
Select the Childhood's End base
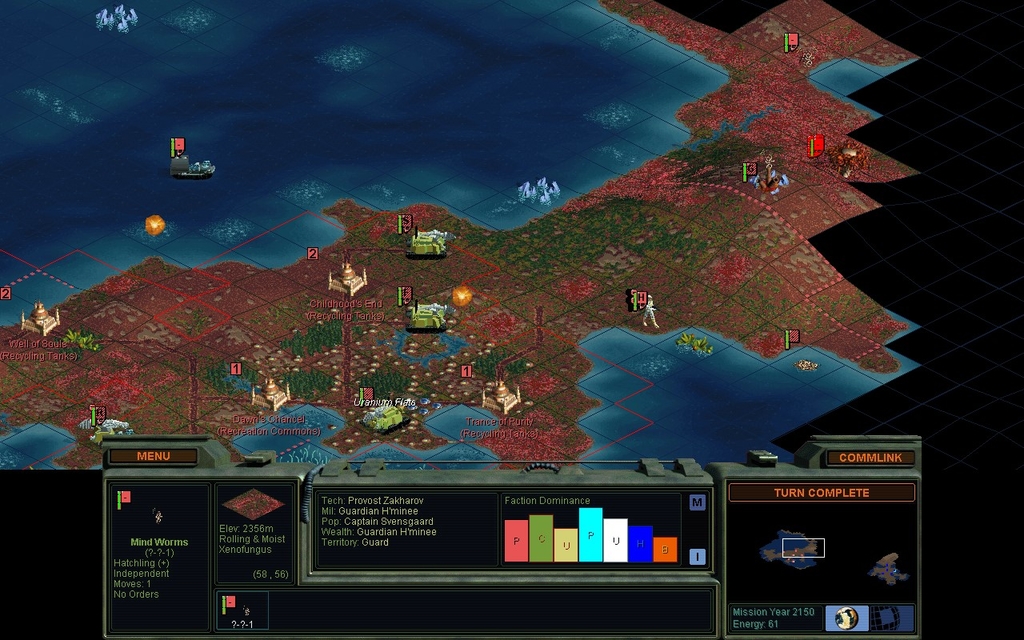347,278
